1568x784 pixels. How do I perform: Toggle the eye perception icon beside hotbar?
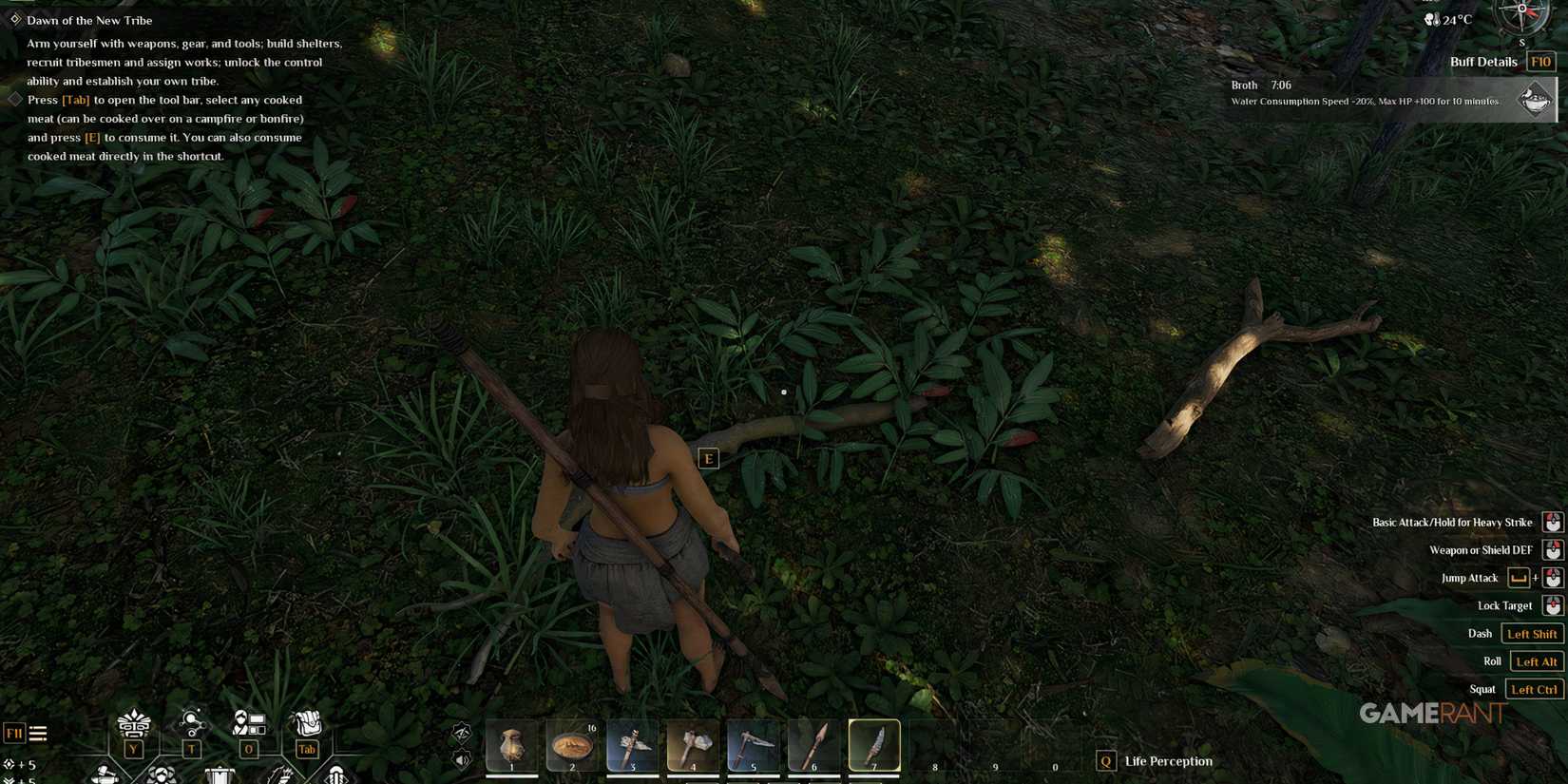pyautogui.click(x=462, y=732)
